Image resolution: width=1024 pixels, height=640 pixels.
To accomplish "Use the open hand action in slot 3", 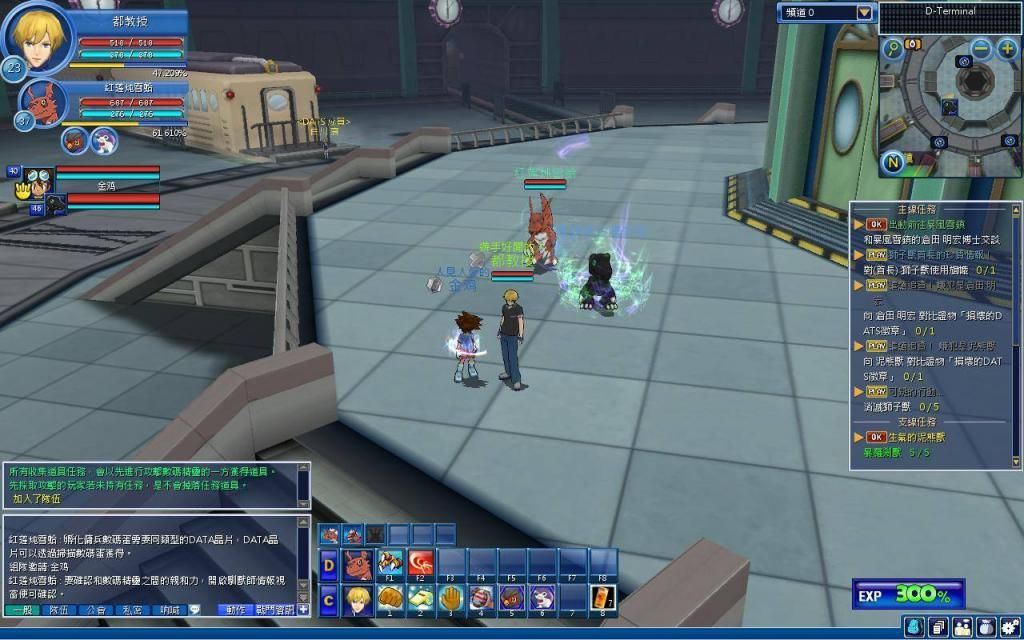I will (x=451, y=599).
